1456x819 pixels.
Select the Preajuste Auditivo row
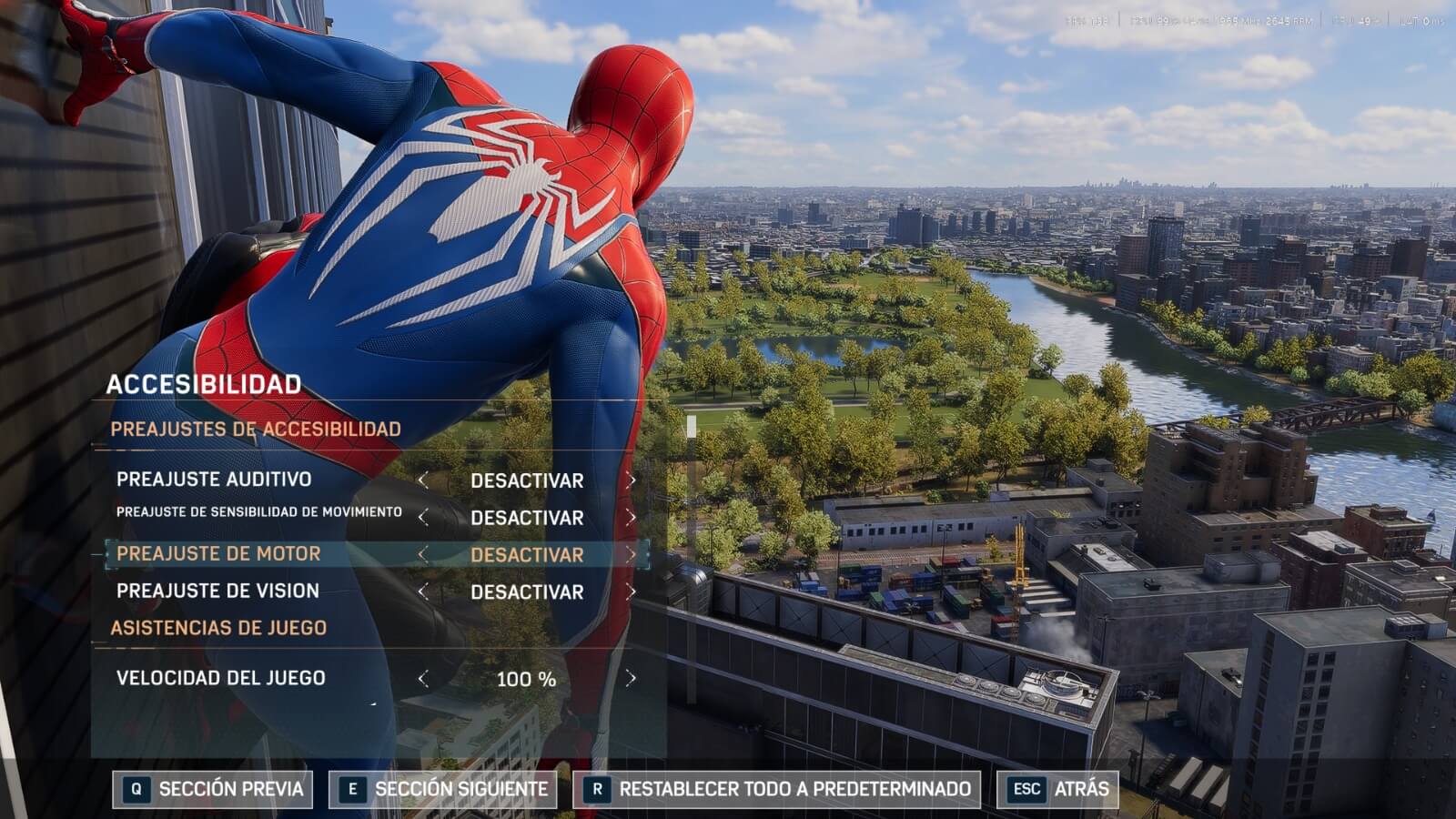pos(214,480)
